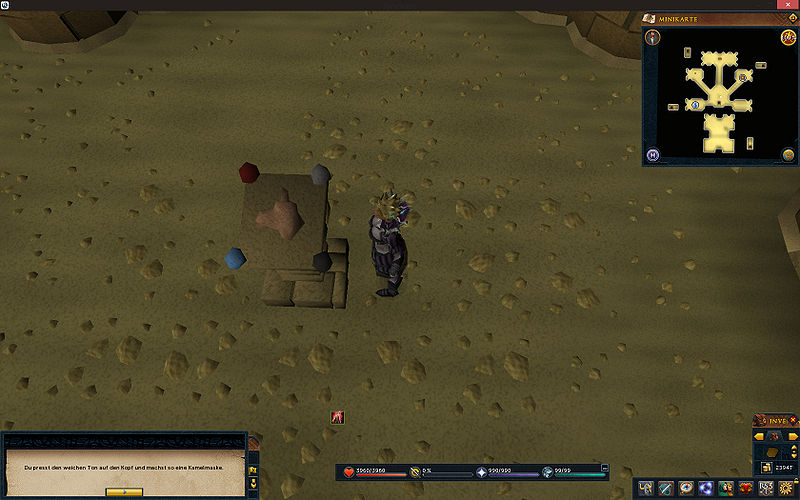Open the powers magic orbs ribbon icon
Screen dimensions: 800x500
click(707, 488)
